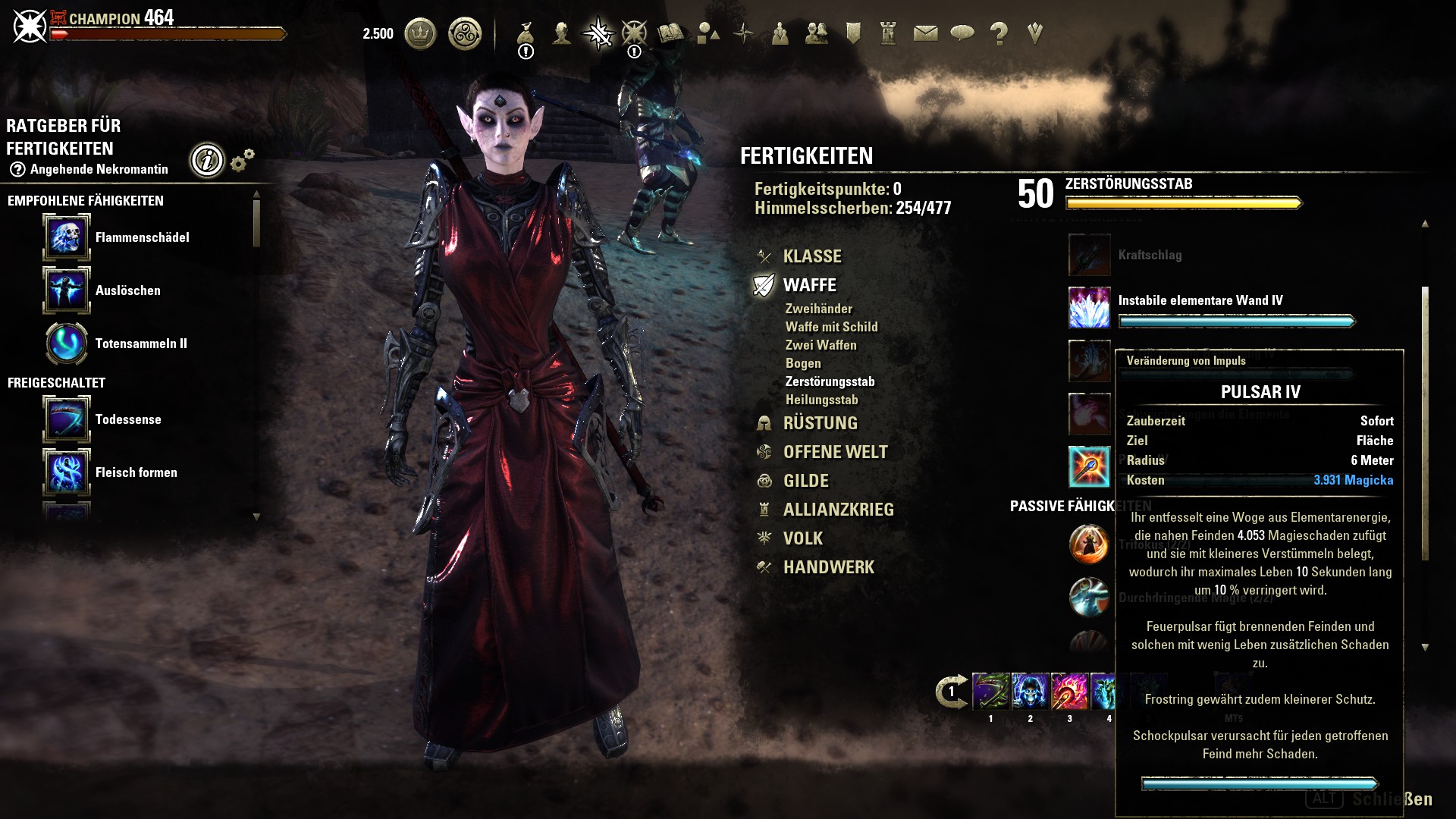1456x819 pixels.
Task: Open the mail envelope icon
Action: (925, 33)
